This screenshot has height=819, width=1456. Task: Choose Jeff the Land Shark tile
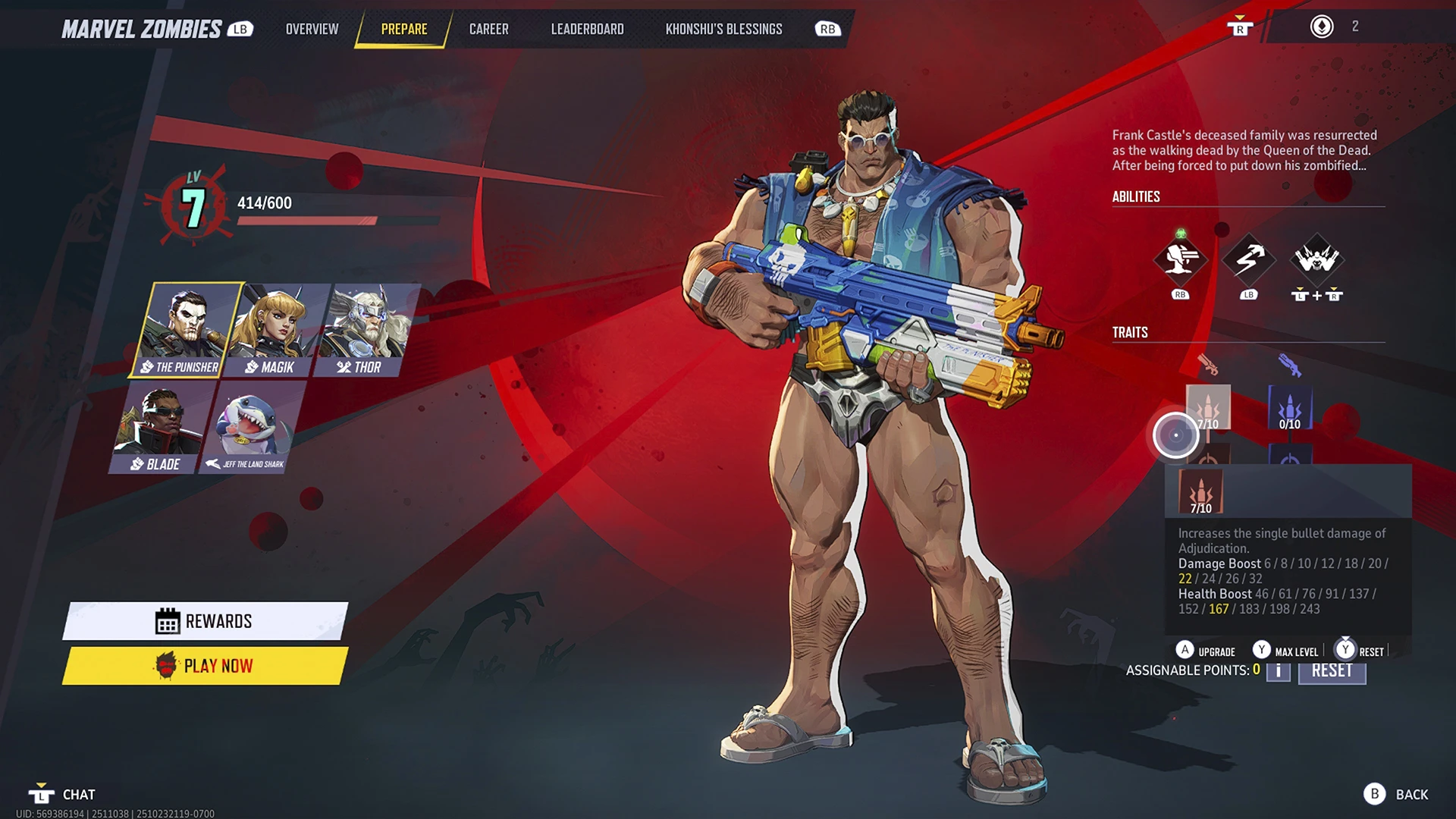point(252,427)
